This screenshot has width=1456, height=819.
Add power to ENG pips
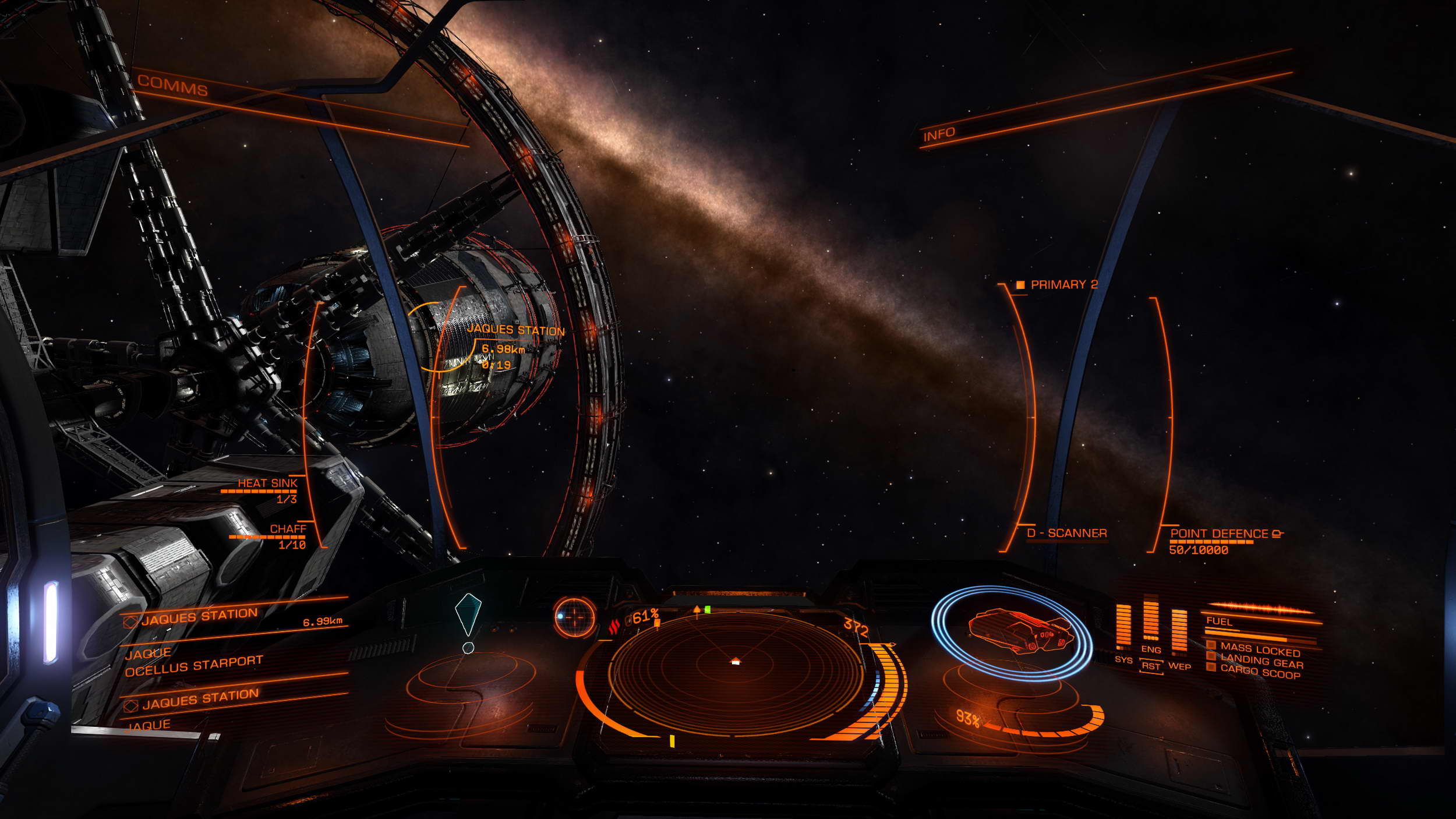tap(1151, 649)
